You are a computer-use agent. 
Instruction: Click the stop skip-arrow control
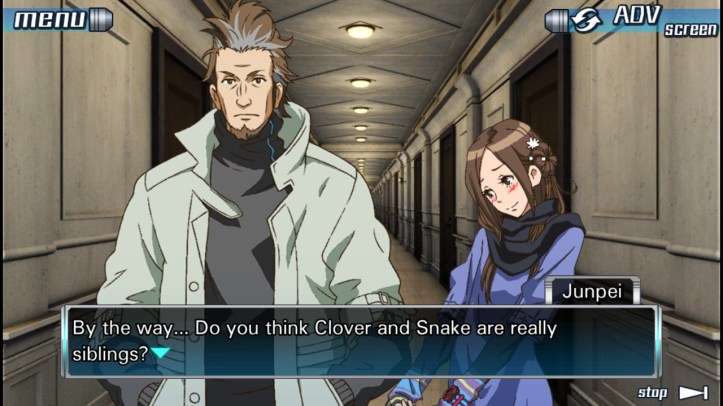click(673, 392)
